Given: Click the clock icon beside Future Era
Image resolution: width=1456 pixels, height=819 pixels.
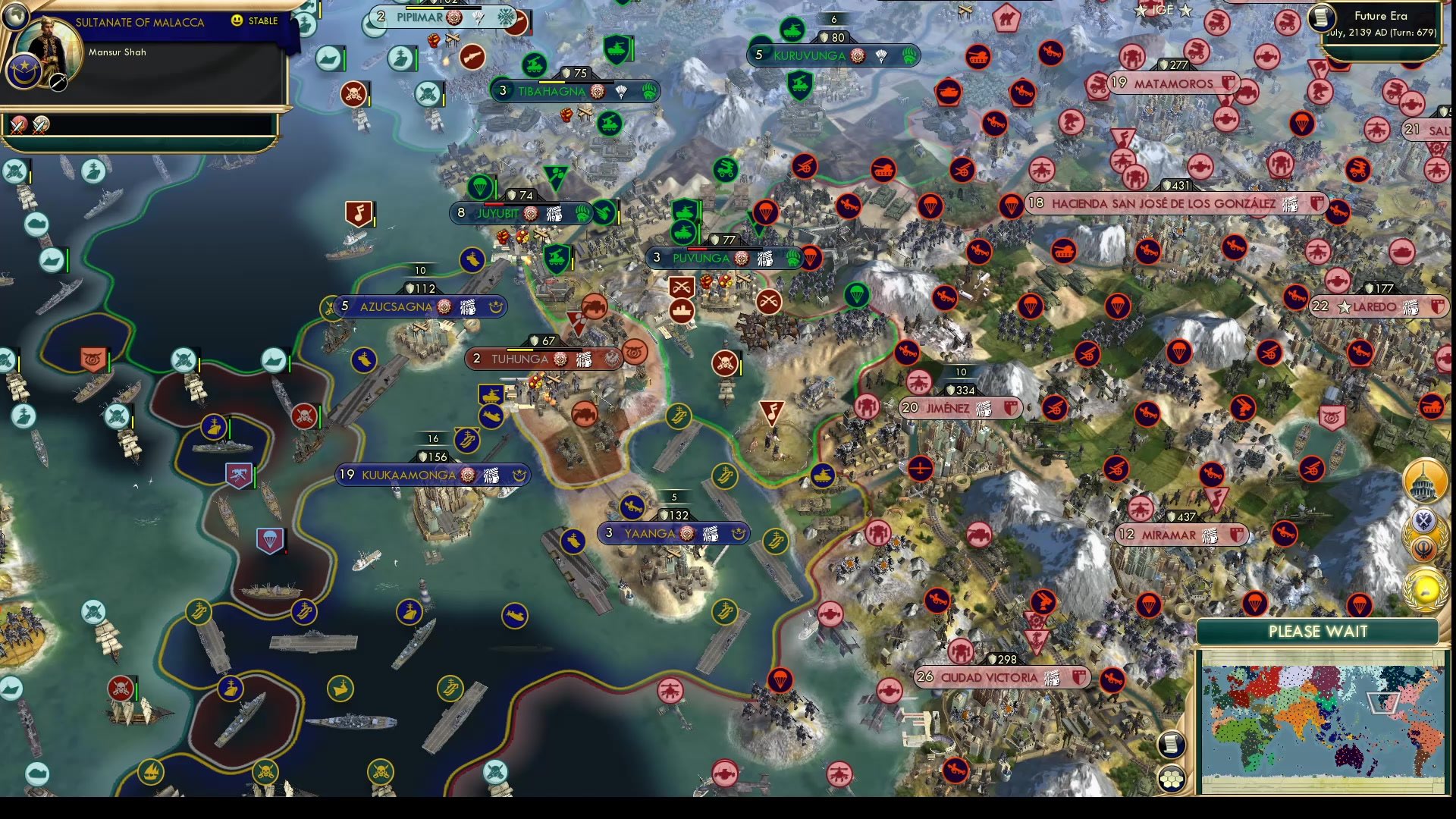Looking at the screenshot, I should 1320,19.
